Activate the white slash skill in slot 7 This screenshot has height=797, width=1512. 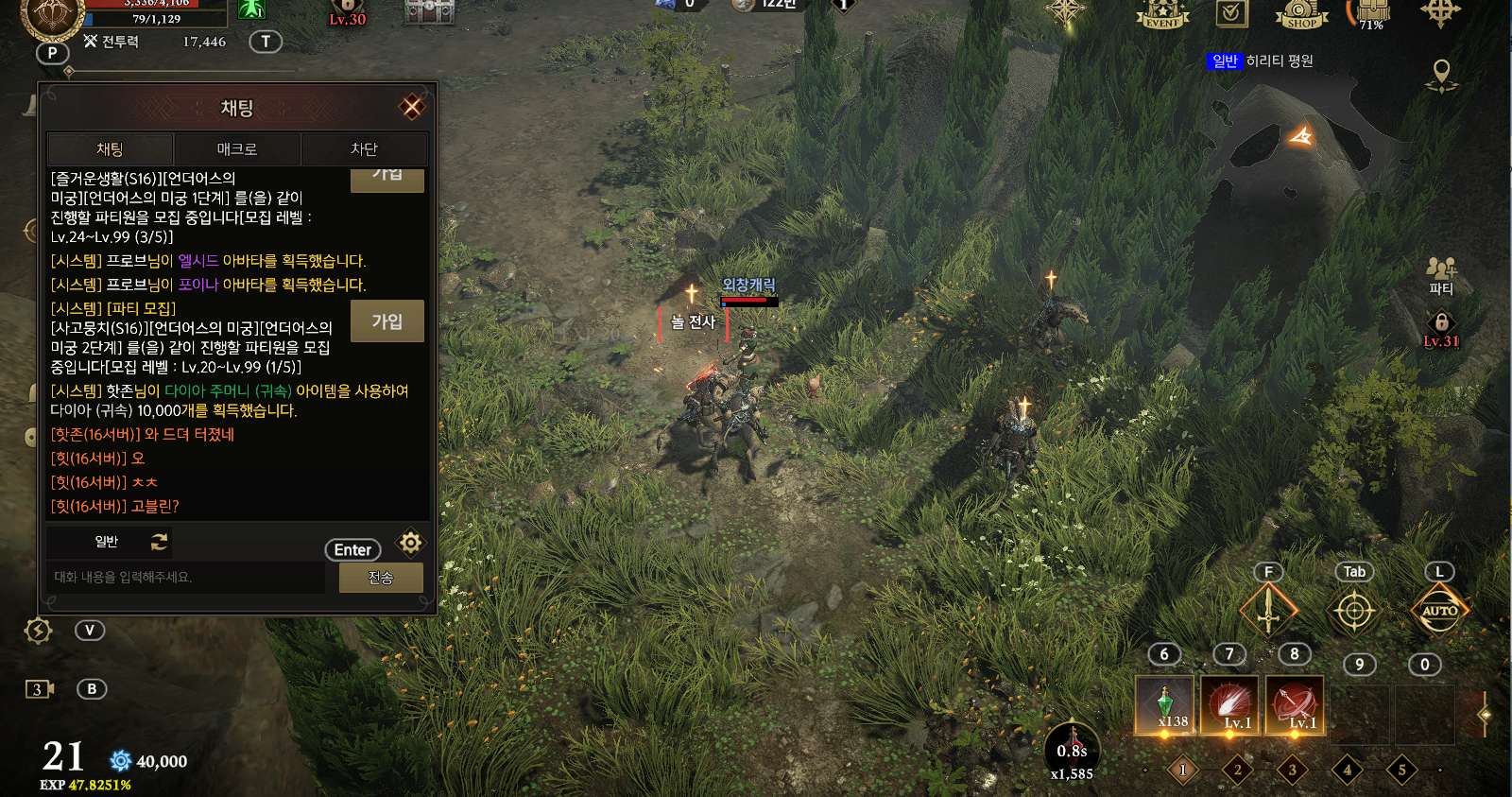[x=1229, y=705]
